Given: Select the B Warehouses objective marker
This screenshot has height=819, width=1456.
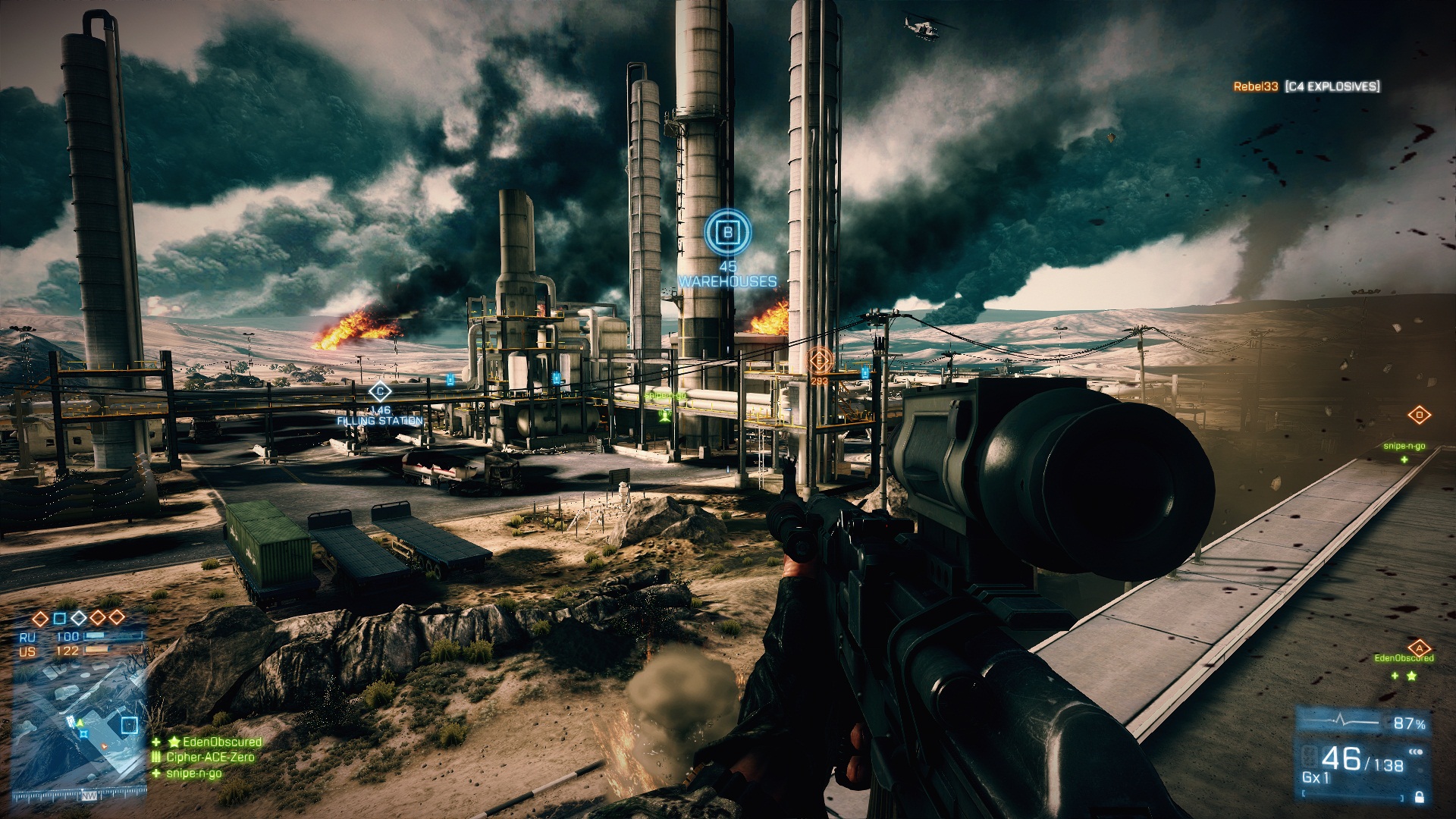Looking at the screenshot, I should pos(727,232).
